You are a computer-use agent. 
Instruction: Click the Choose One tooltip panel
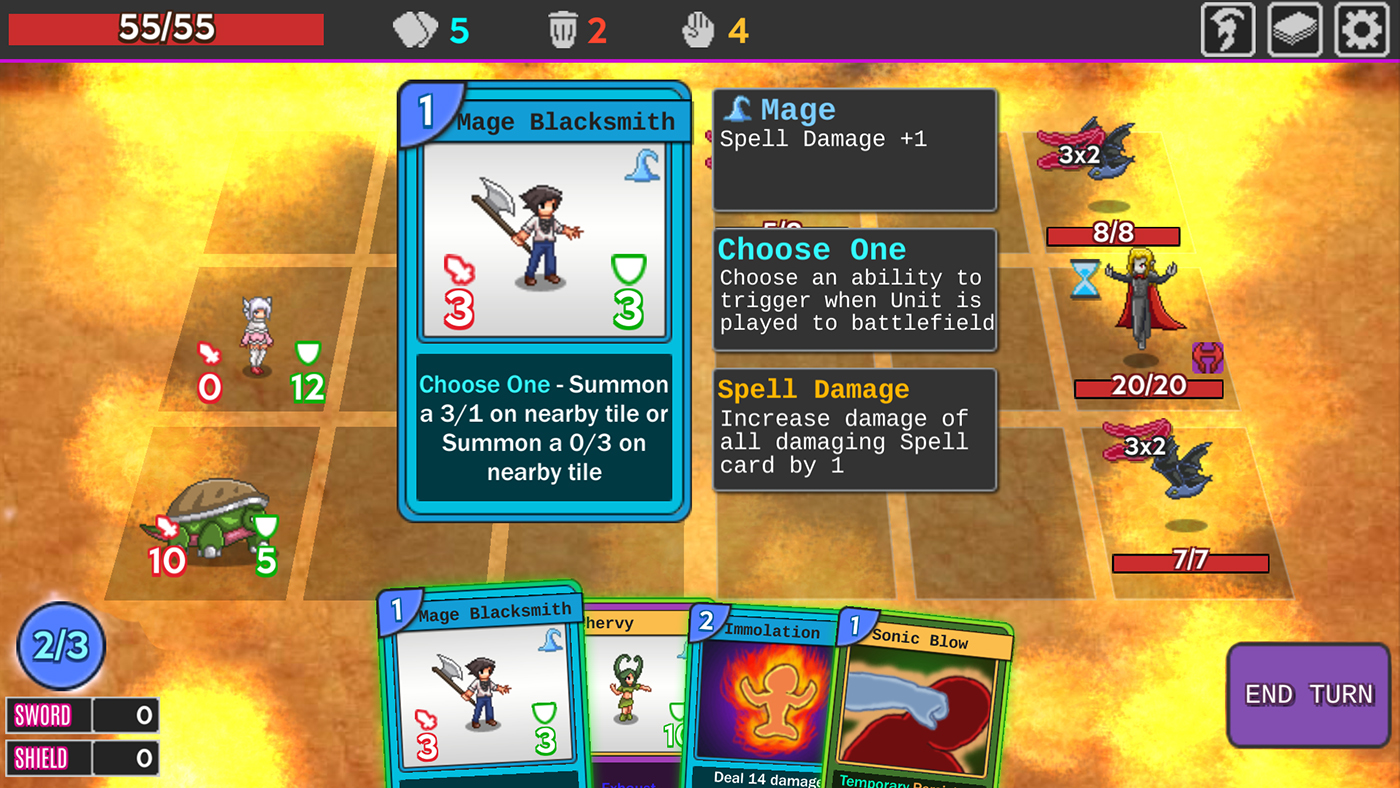[x=854, y=290]
